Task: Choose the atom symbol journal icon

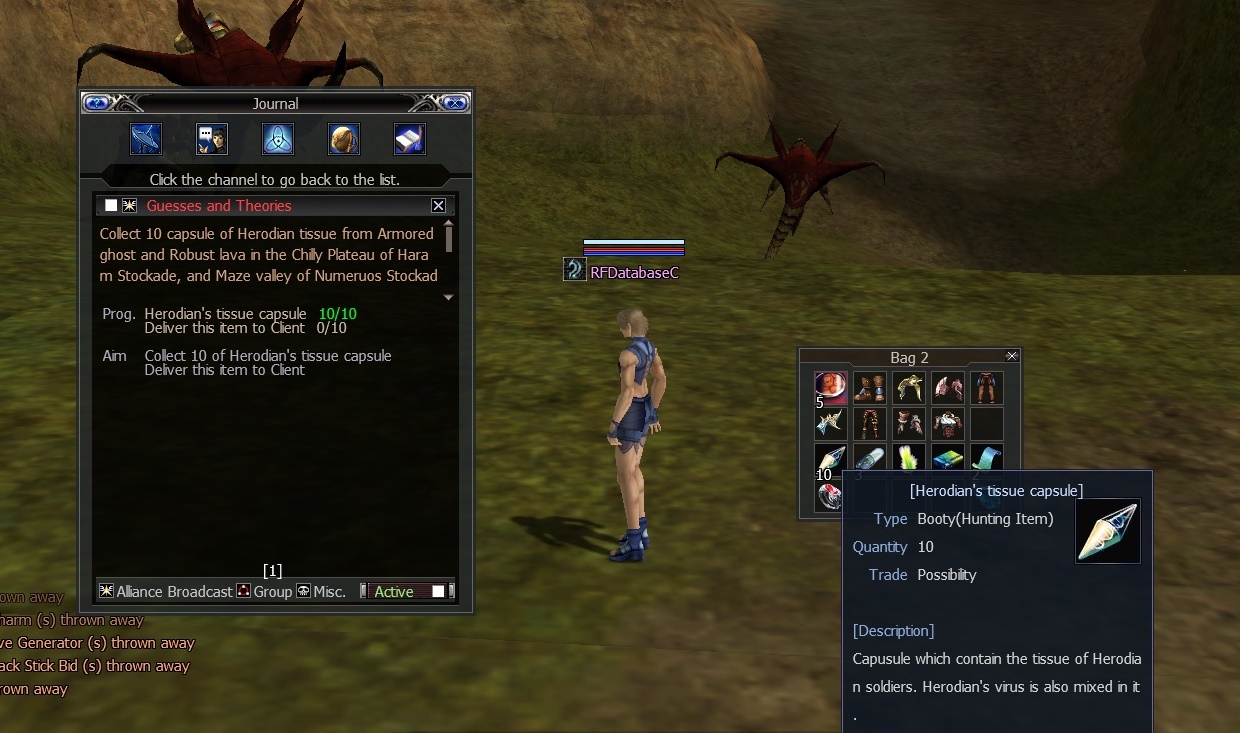Action: [x=278, y=139]
